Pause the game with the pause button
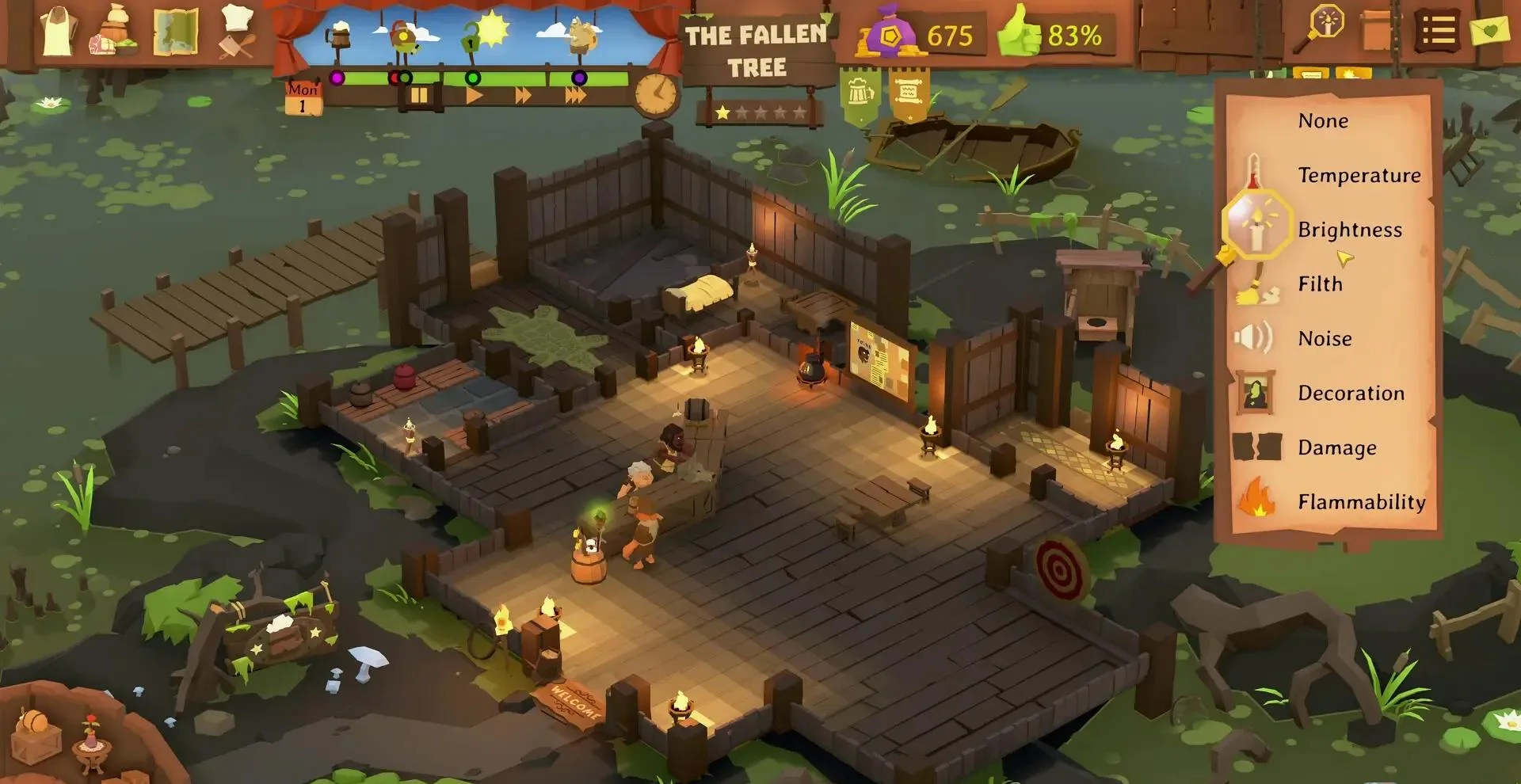Screen dimensions: 1521x784 pos(418,96)
